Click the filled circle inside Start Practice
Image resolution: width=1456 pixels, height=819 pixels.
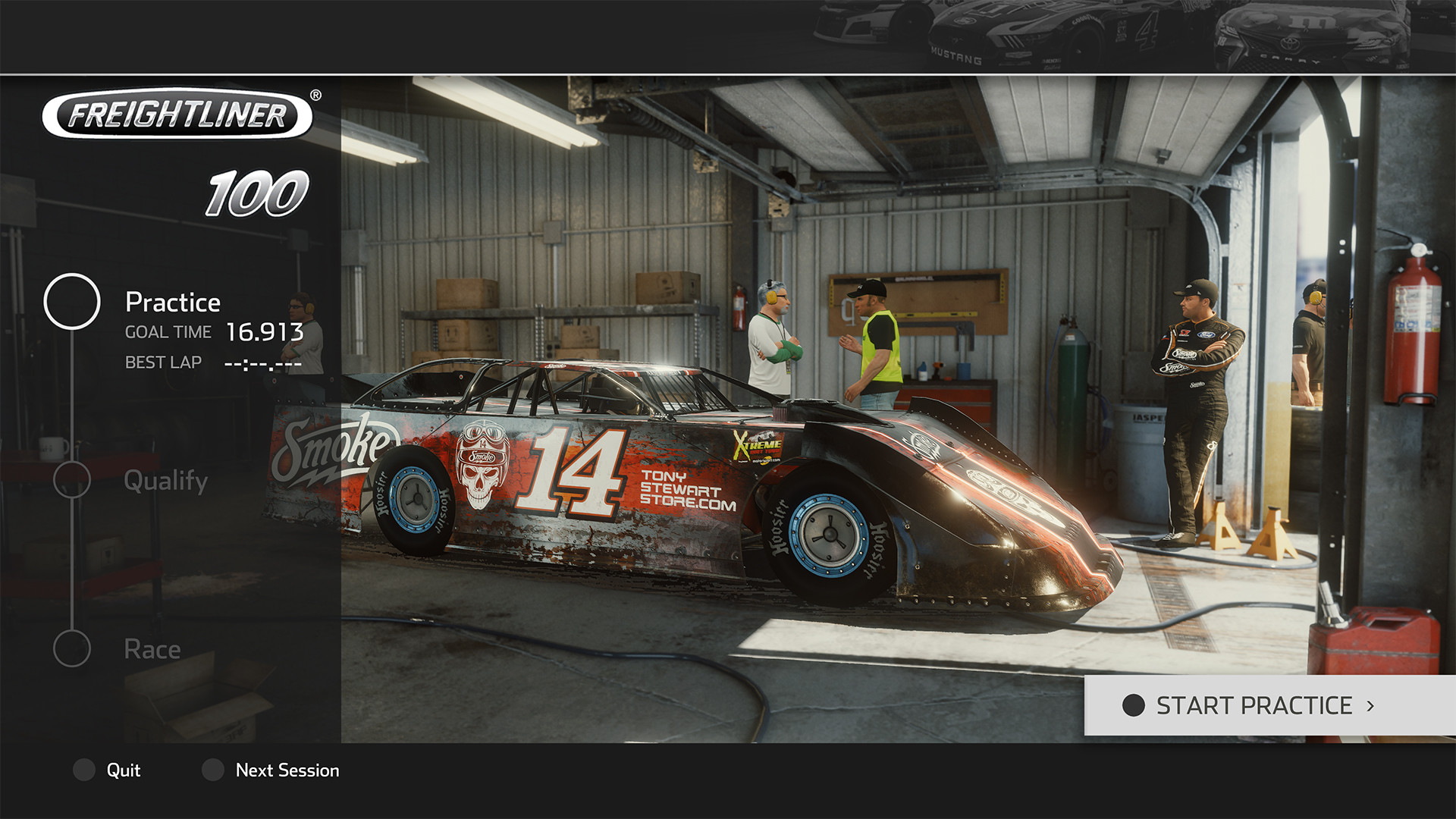point(1133,706)
